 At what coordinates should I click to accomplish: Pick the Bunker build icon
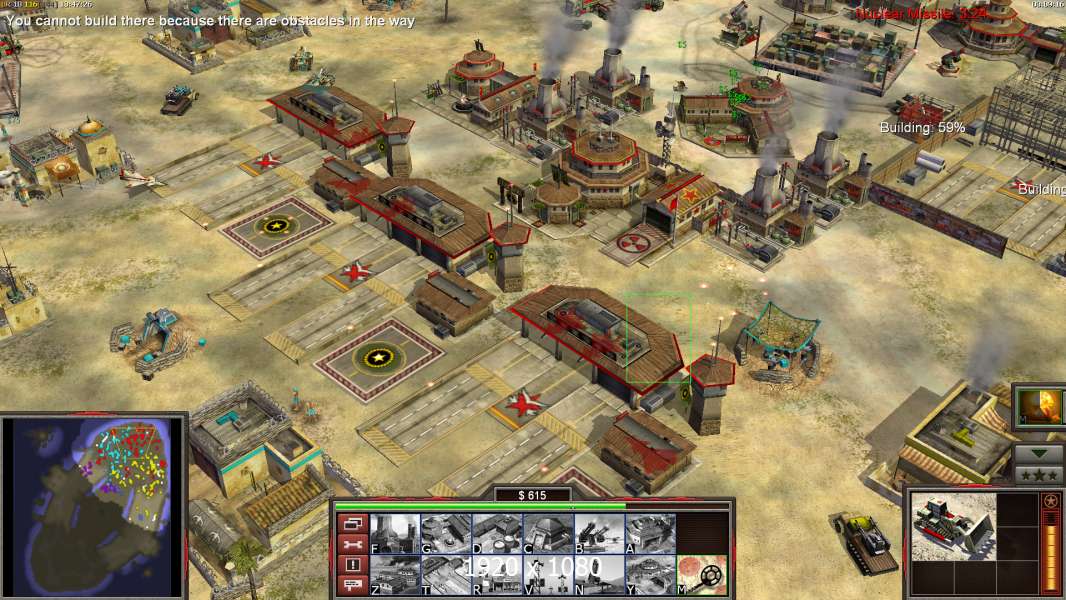[x=547, y=534]
